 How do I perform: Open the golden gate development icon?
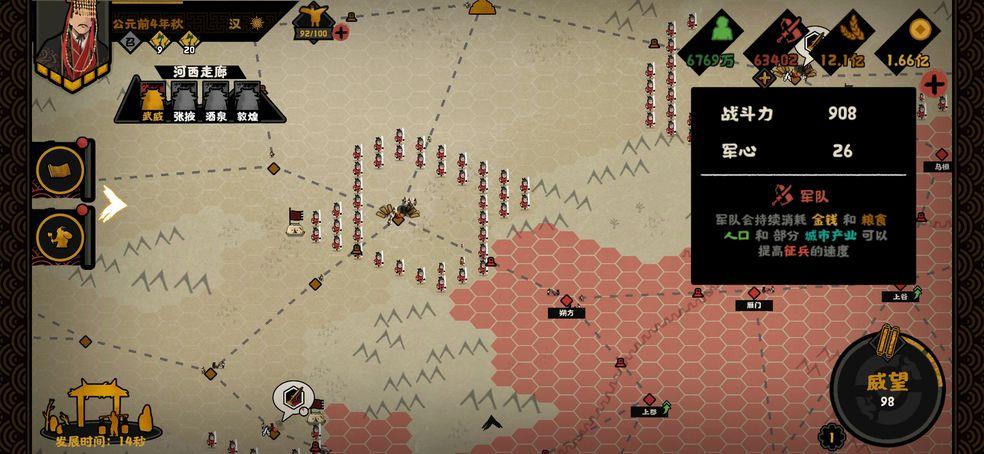[x=96, y=406]
